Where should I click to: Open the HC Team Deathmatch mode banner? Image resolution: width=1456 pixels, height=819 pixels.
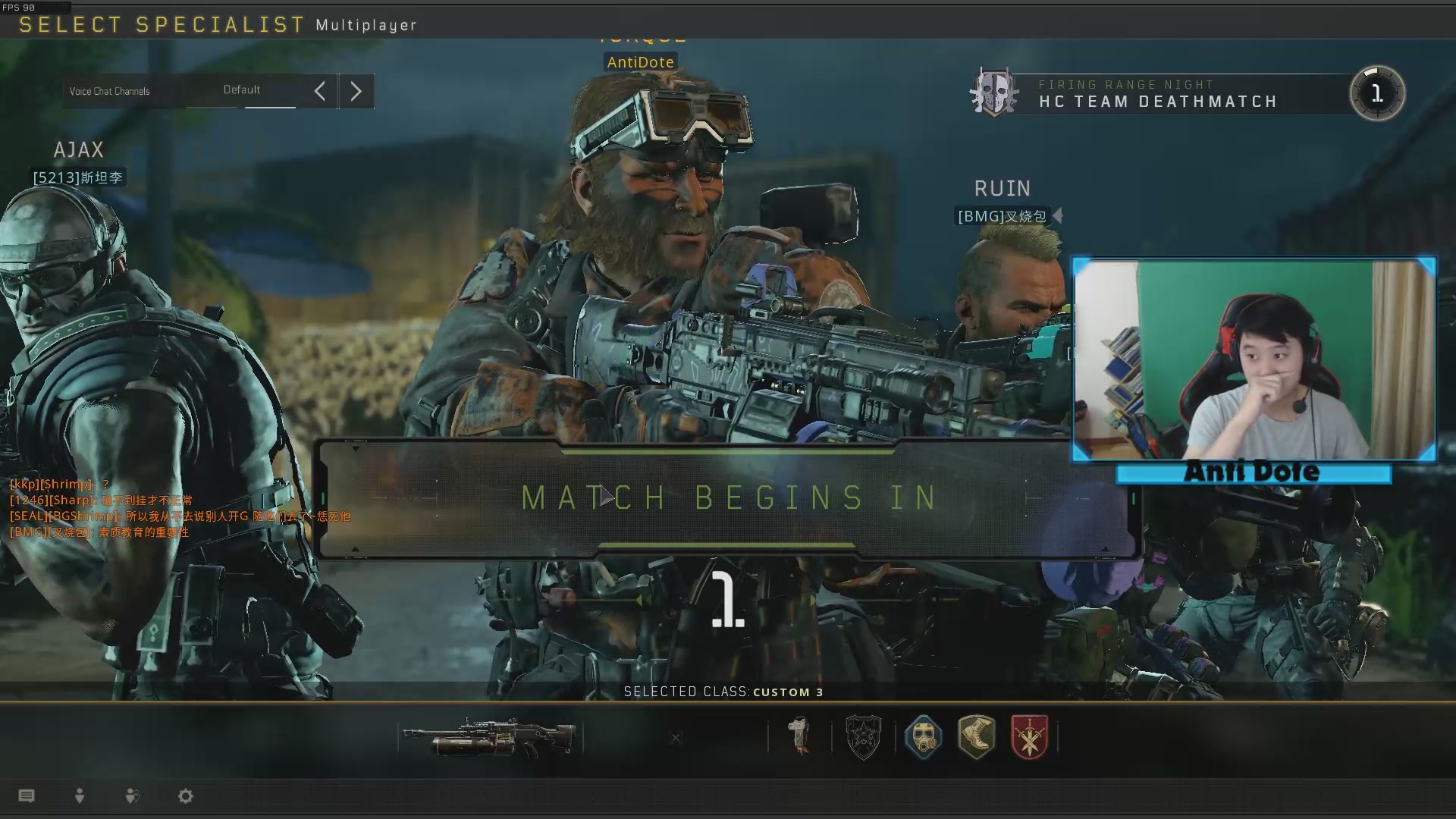coord(1157,94)
